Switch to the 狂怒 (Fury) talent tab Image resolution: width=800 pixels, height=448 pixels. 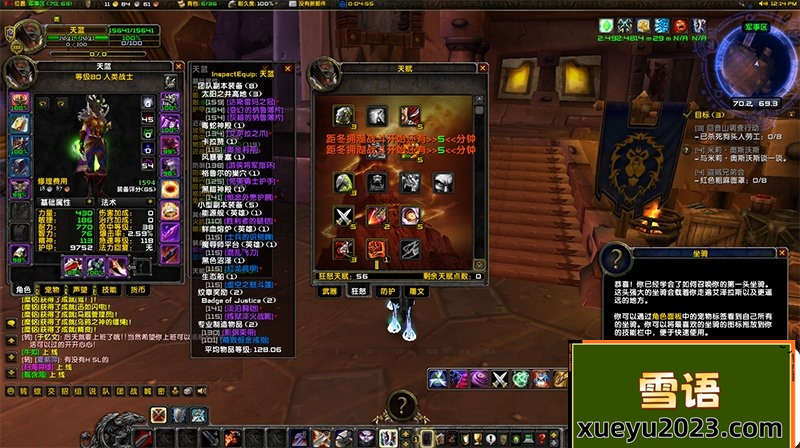click(357, 292)
